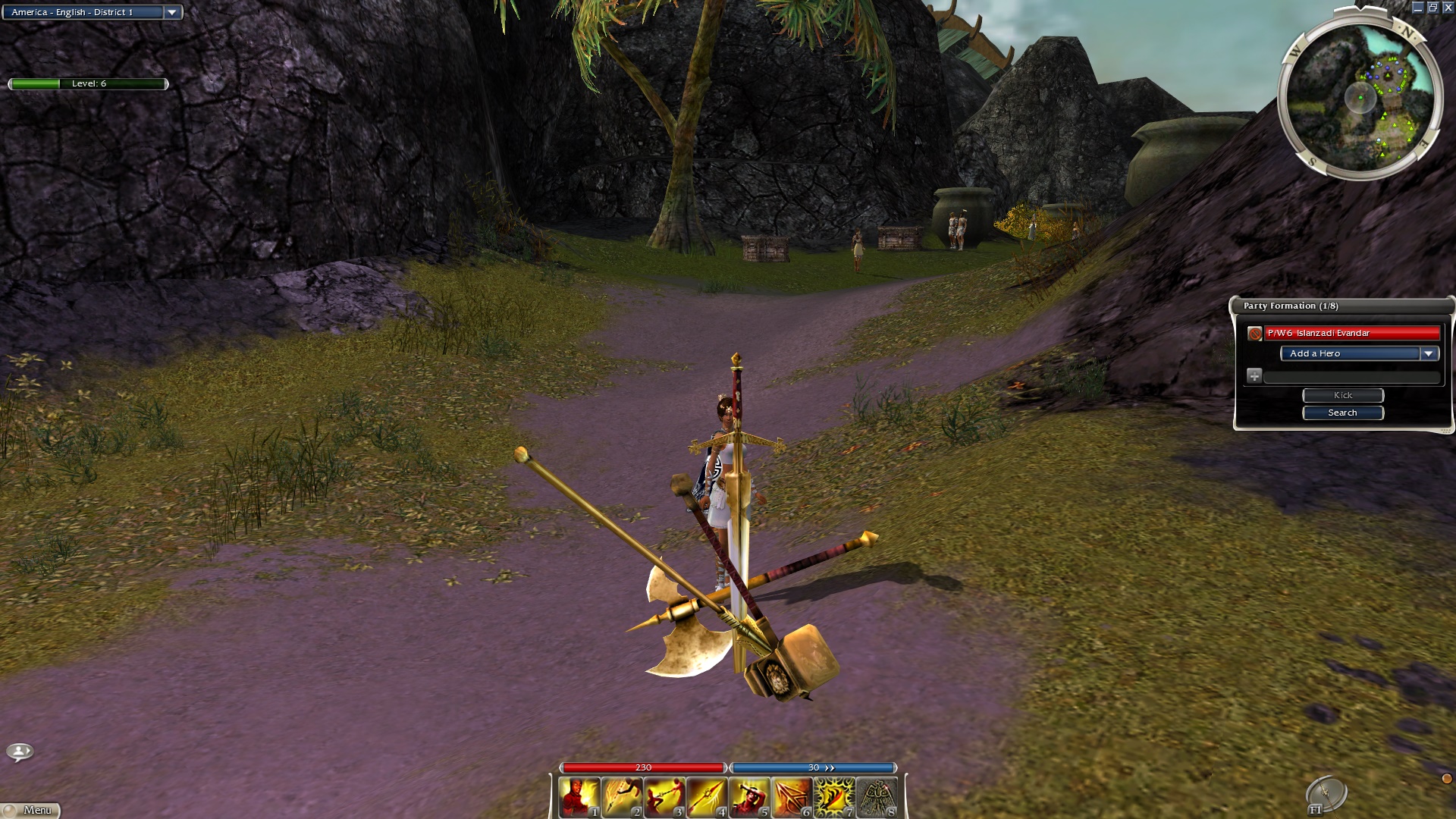Use skill 1 with the red figure
Screen dimensions: 1456x819
pos(579,798)
